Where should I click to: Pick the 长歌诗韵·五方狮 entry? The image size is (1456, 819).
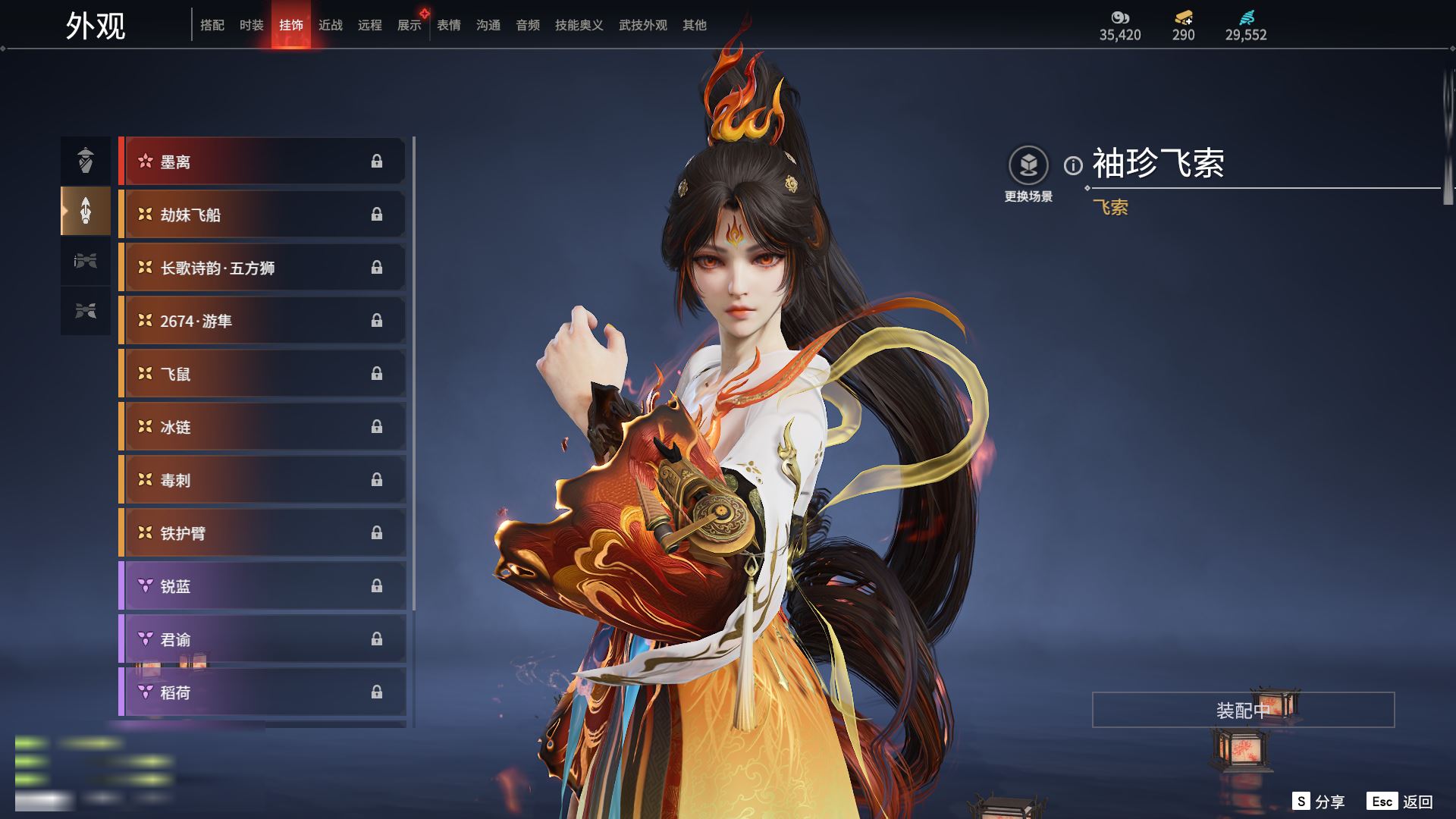pos(262,268)
